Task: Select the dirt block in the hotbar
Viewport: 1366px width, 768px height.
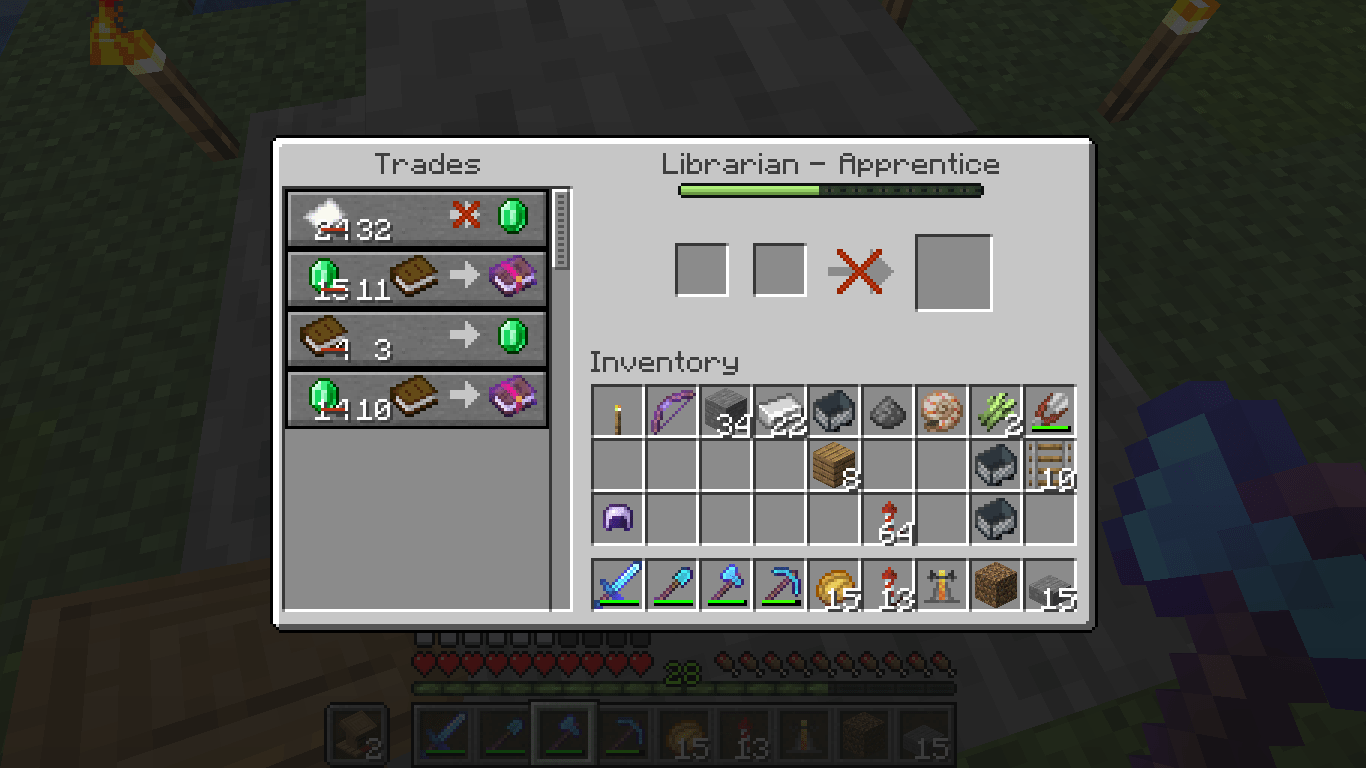Action: (x=995, y=583)
